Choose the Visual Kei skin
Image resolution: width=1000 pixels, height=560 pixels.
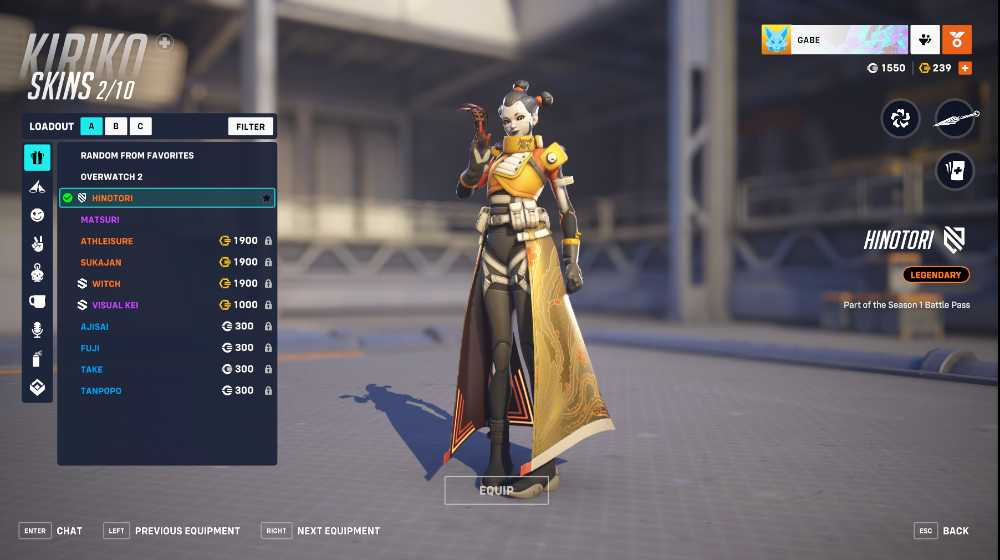click(x=115, y=305)
